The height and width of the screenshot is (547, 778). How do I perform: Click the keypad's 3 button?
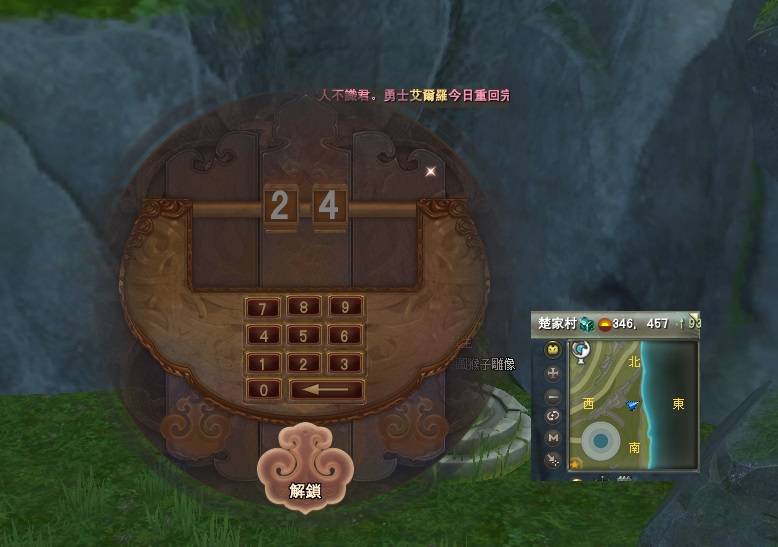pos(345,363)
